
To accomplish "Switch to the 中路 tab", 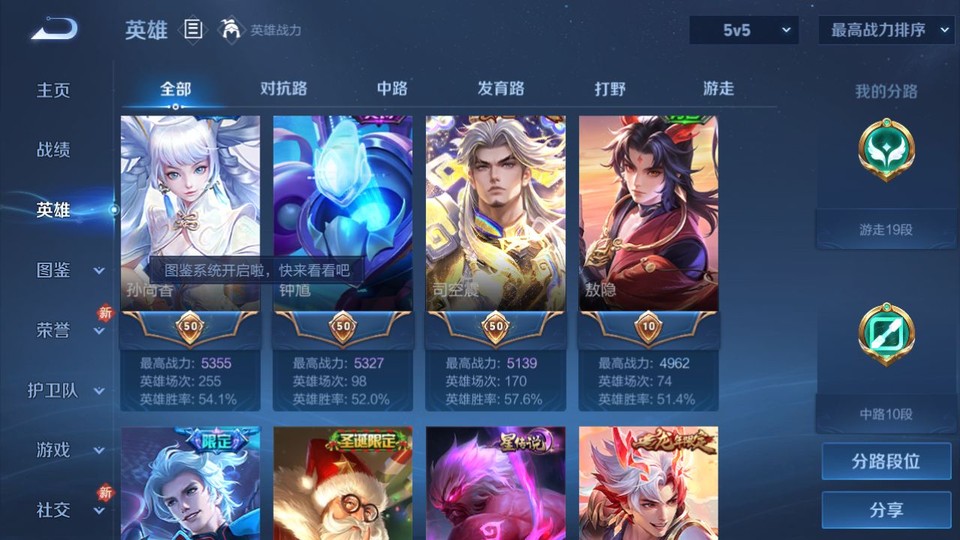I will pos(392,88).
